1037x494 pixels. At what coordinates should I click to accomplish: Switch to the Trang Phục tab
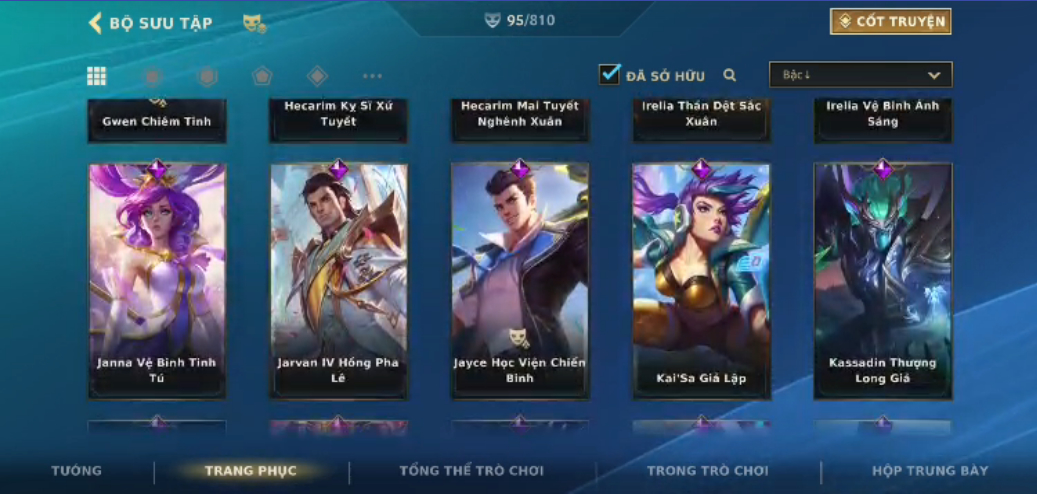click(x=251, y=471)
